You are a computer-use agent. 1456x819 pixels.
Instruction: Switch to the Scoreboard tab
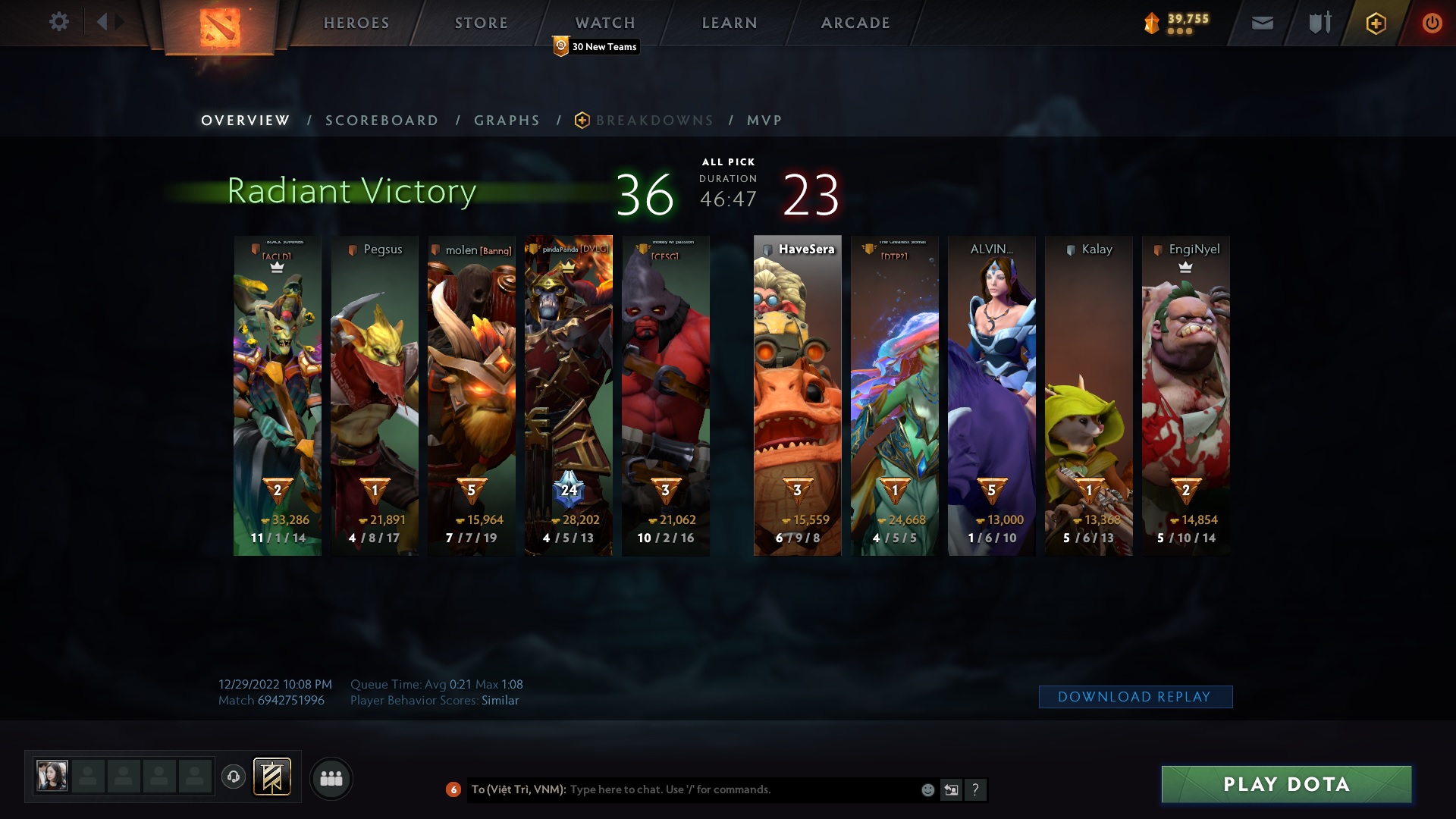coord(381,120)
